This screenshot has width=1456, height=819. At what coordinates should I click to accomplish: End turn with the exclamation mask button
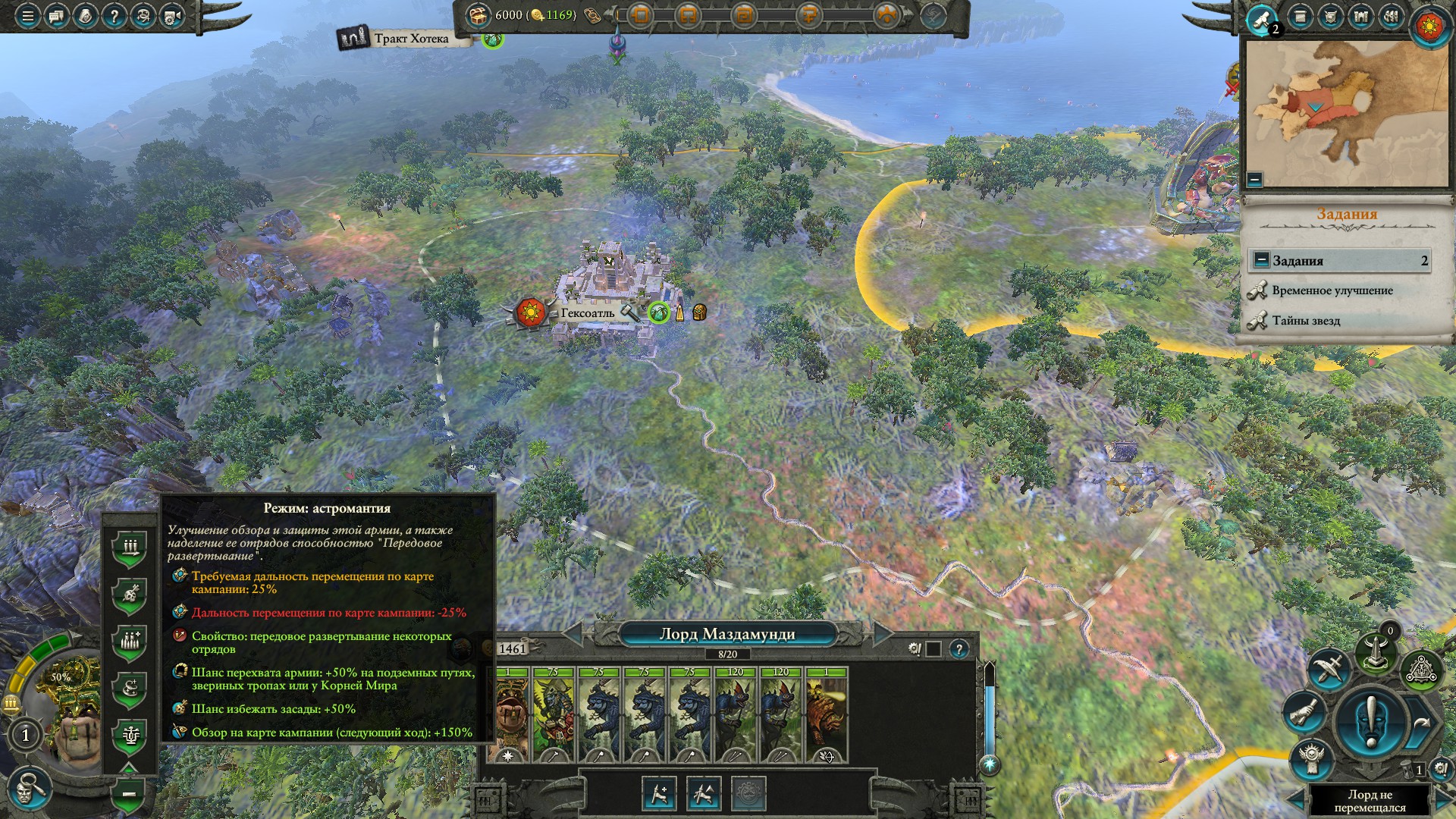click(x=1371, y=718)
